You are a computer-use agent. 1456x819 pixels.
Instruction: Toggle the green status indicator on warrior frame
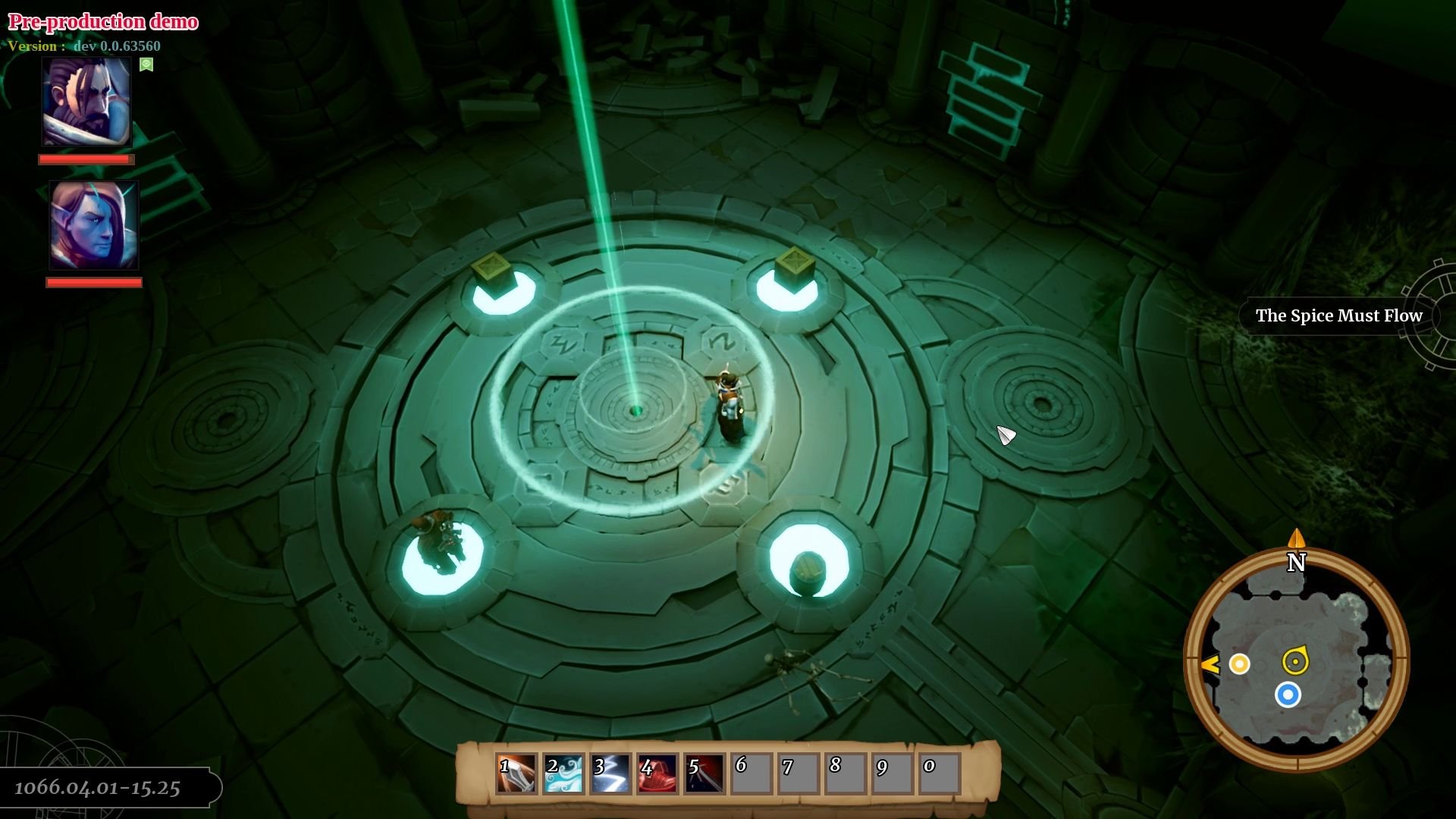(x=146, y=65)
